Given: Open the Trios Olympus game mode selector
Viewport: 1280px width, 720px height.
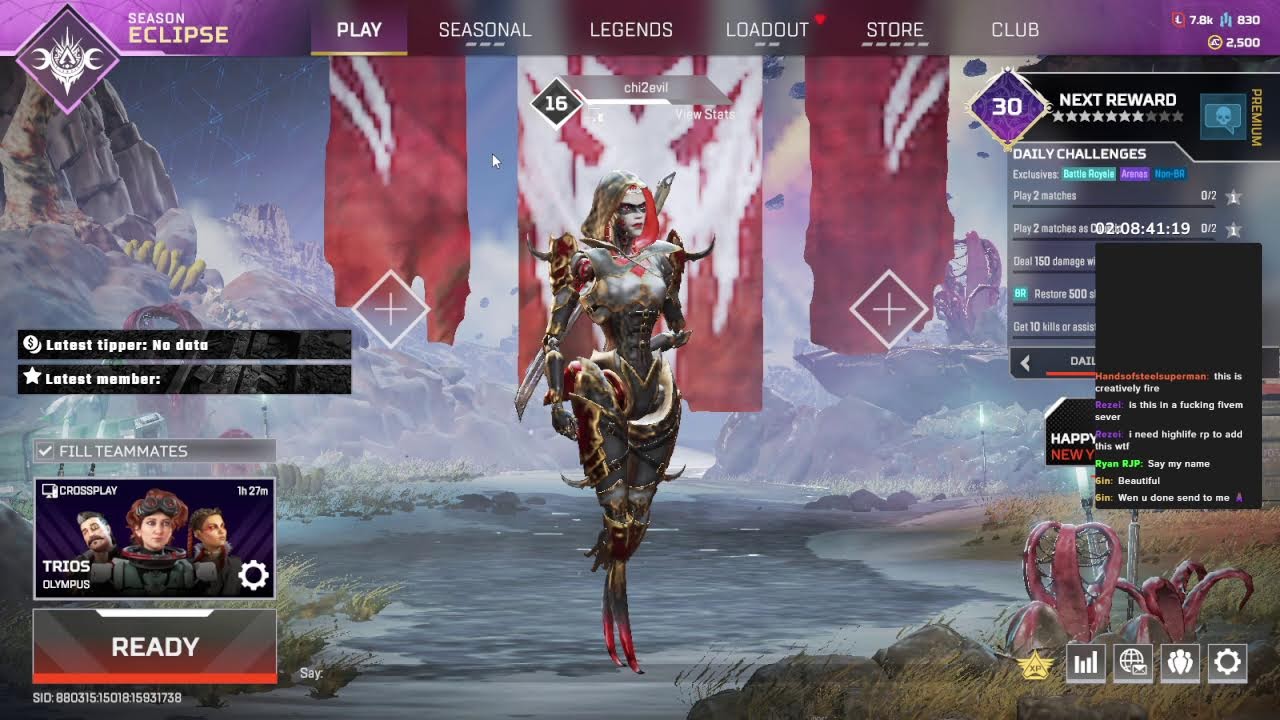Looking at the screenshot, I should (140, 538).
